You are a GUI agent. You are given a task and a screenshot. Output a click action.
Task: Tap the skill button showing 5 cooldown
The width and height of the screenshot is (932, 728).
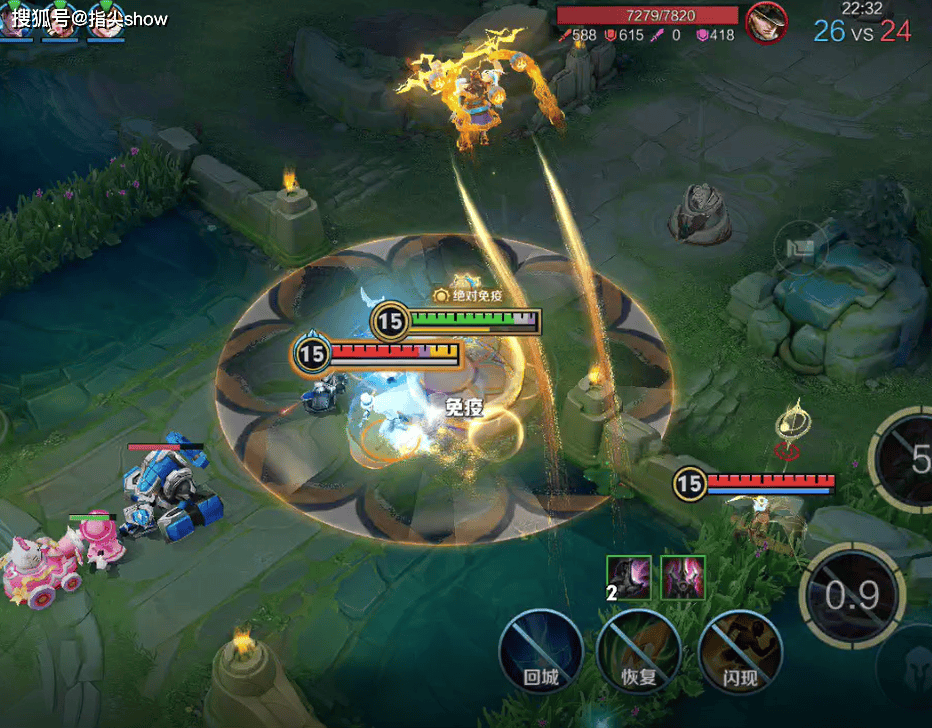pos(910,460)
